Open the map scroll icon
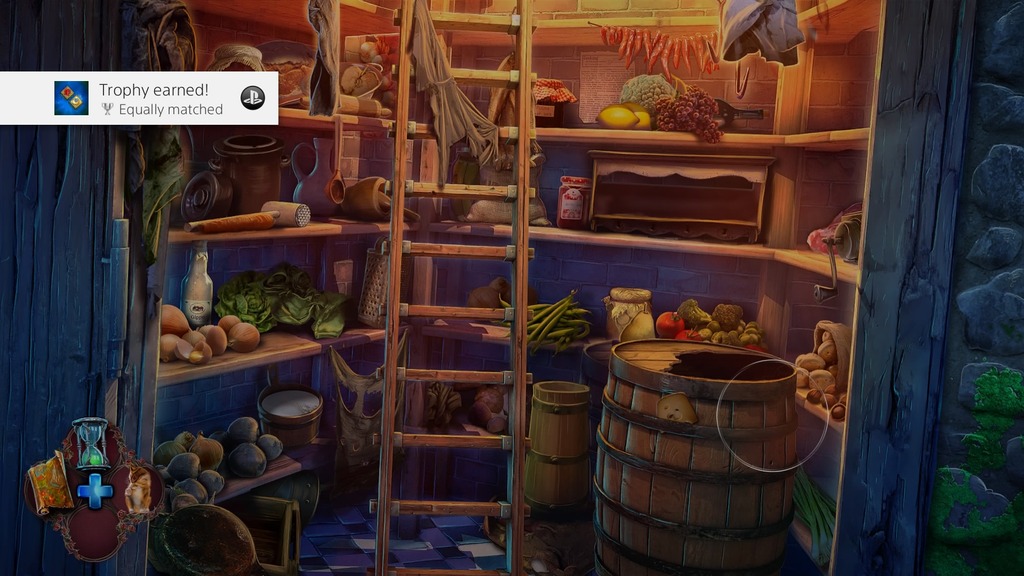1024x576 pixels. tap(50, 482)
